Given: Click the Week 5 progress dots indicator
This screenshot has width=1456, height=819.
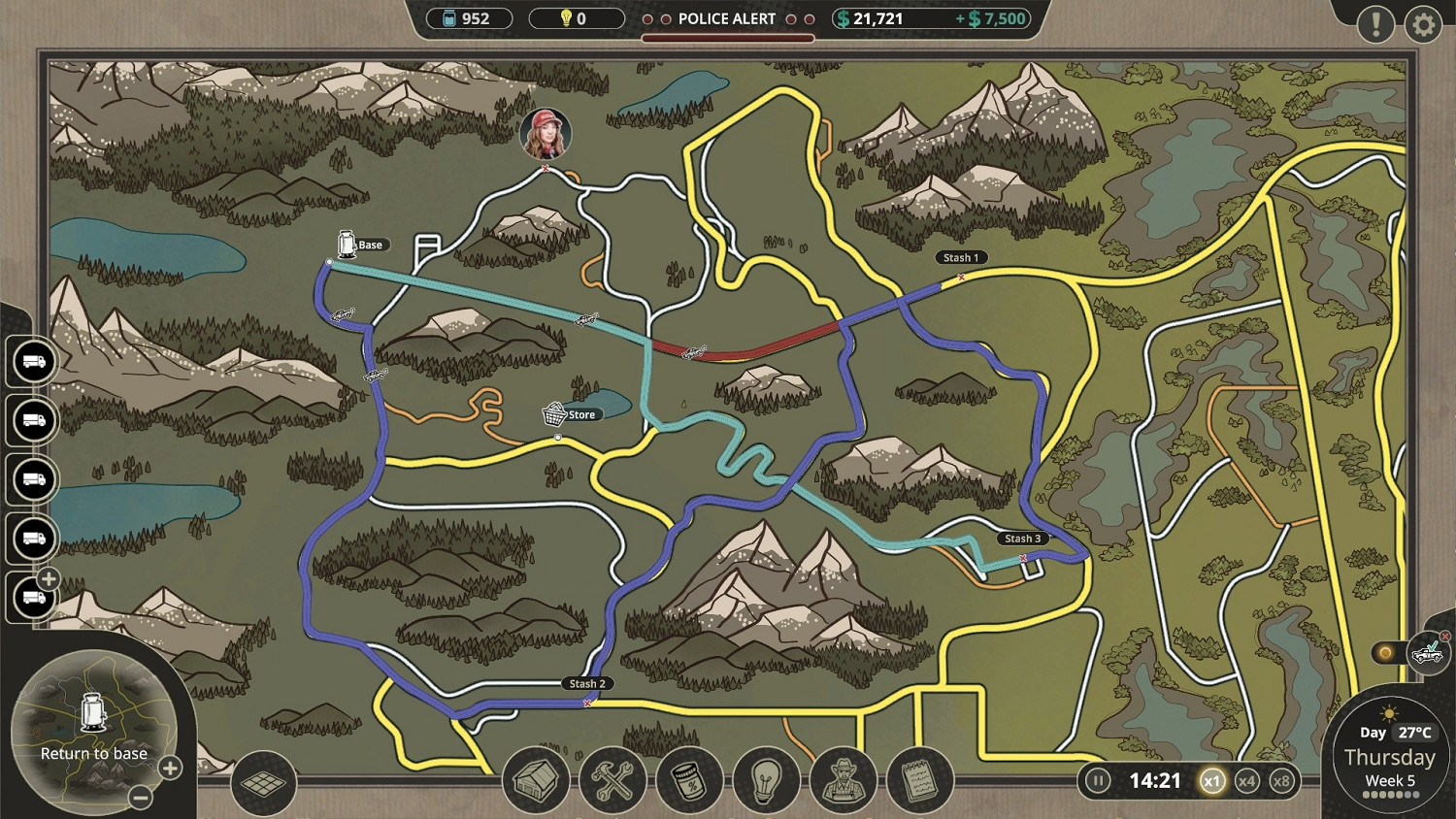Looking at the screenshot, I should tap(1390, 793).
